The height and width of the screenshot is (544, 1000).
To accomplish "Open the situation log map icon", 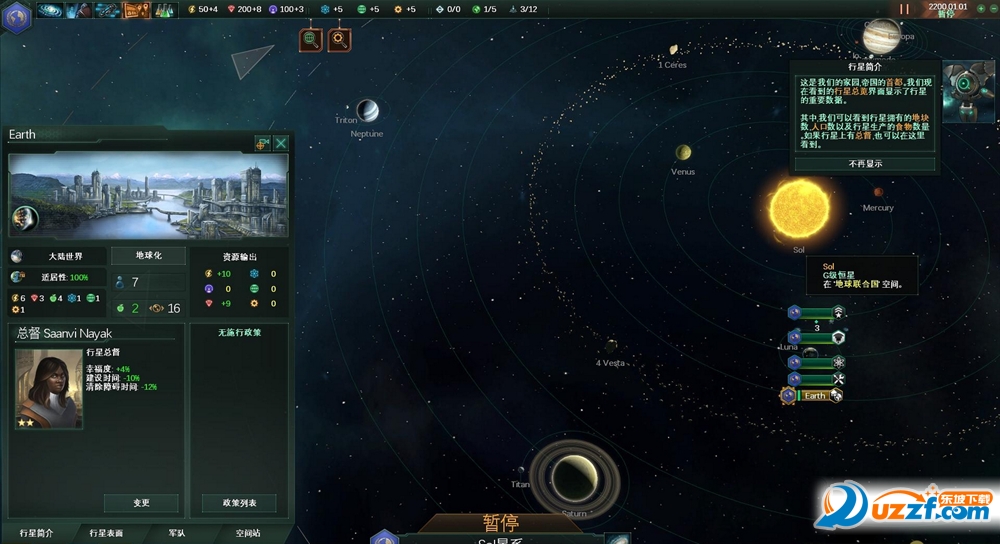I will (x=136, y=10).
